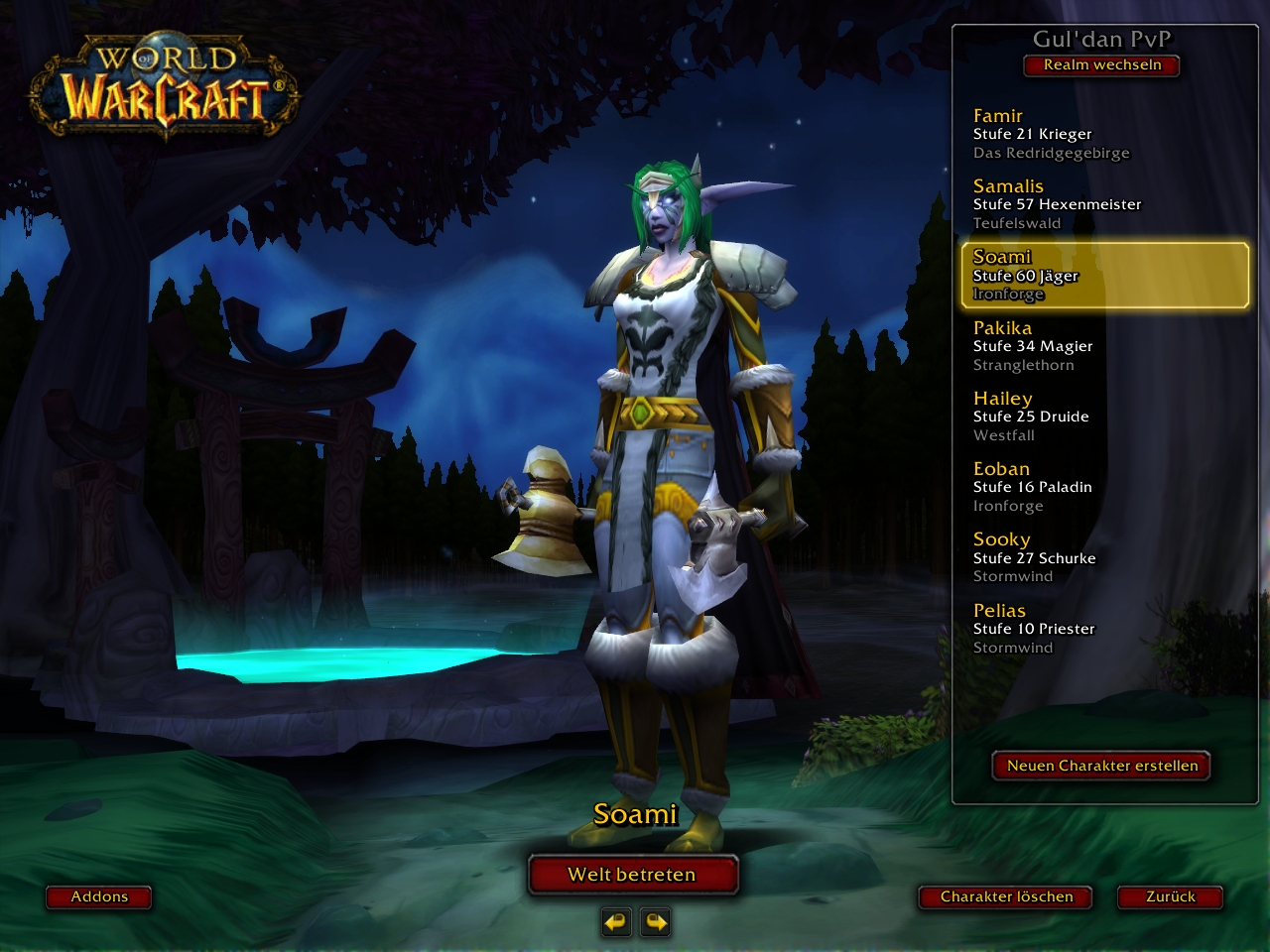Rotate character with the left arrow
Screen dimensions: 1270x952
pos(615,922)
